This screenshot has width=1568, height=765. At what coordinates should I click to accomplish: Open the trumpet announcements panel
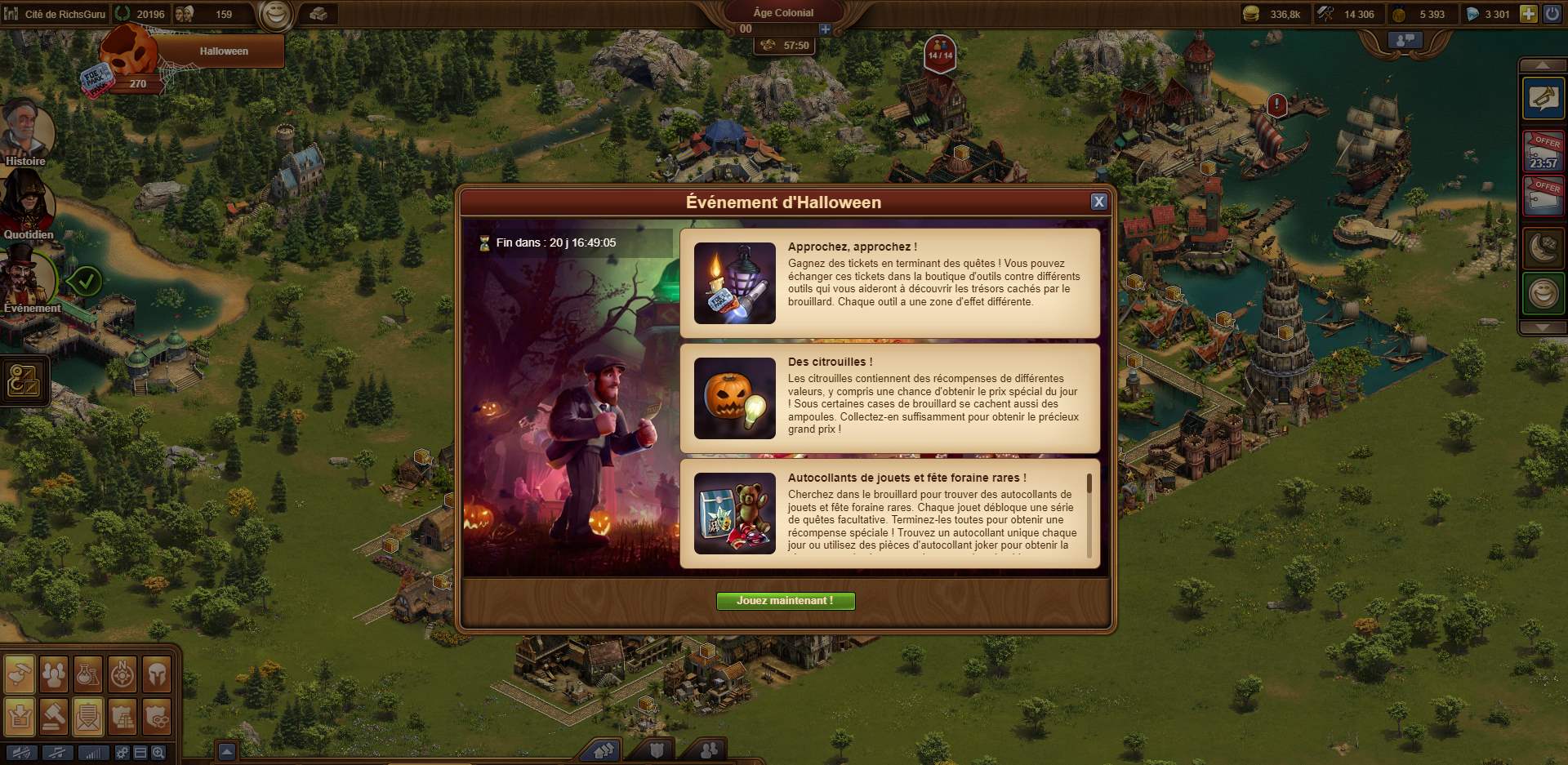click(1543, 99)
